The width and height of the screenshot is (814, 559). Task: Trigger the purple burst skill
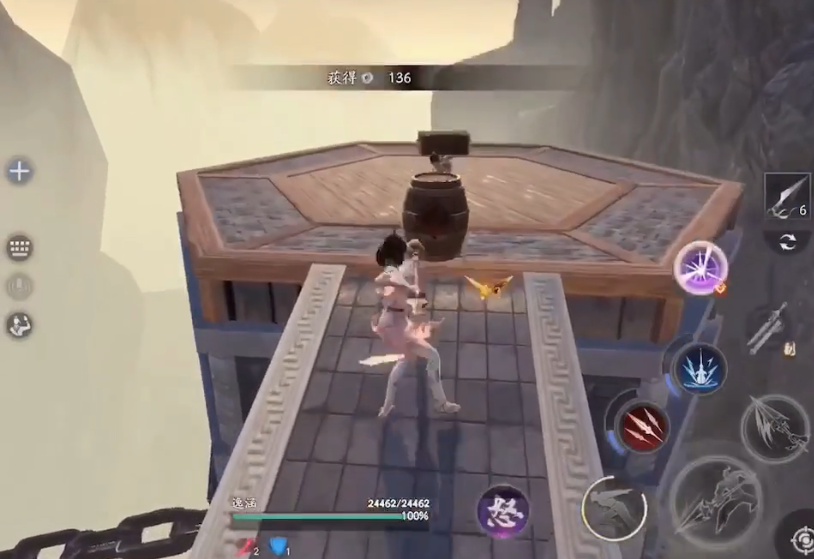coord(699,268)
